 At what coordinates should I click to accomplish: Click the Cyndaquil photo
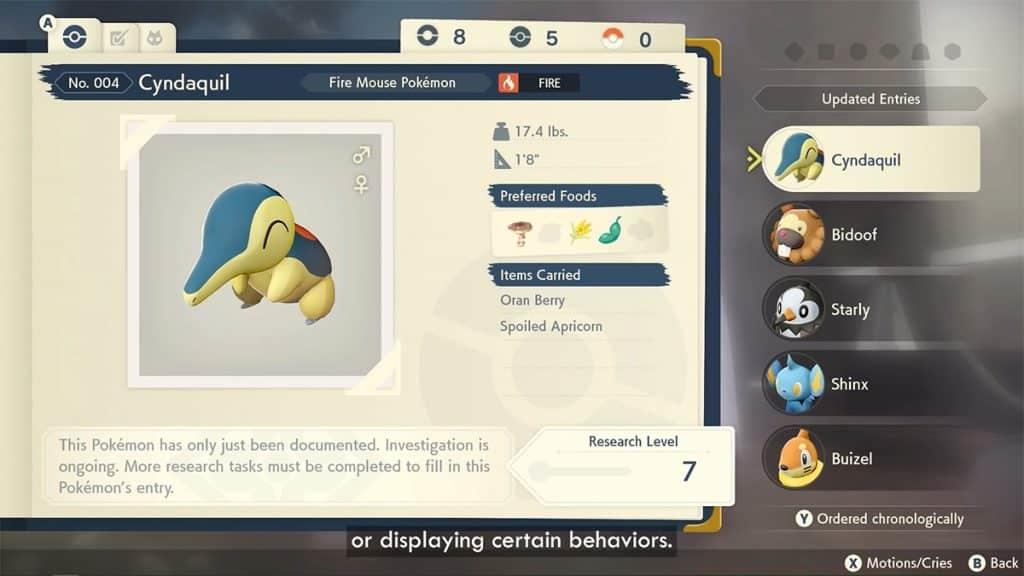click(259, 254)
